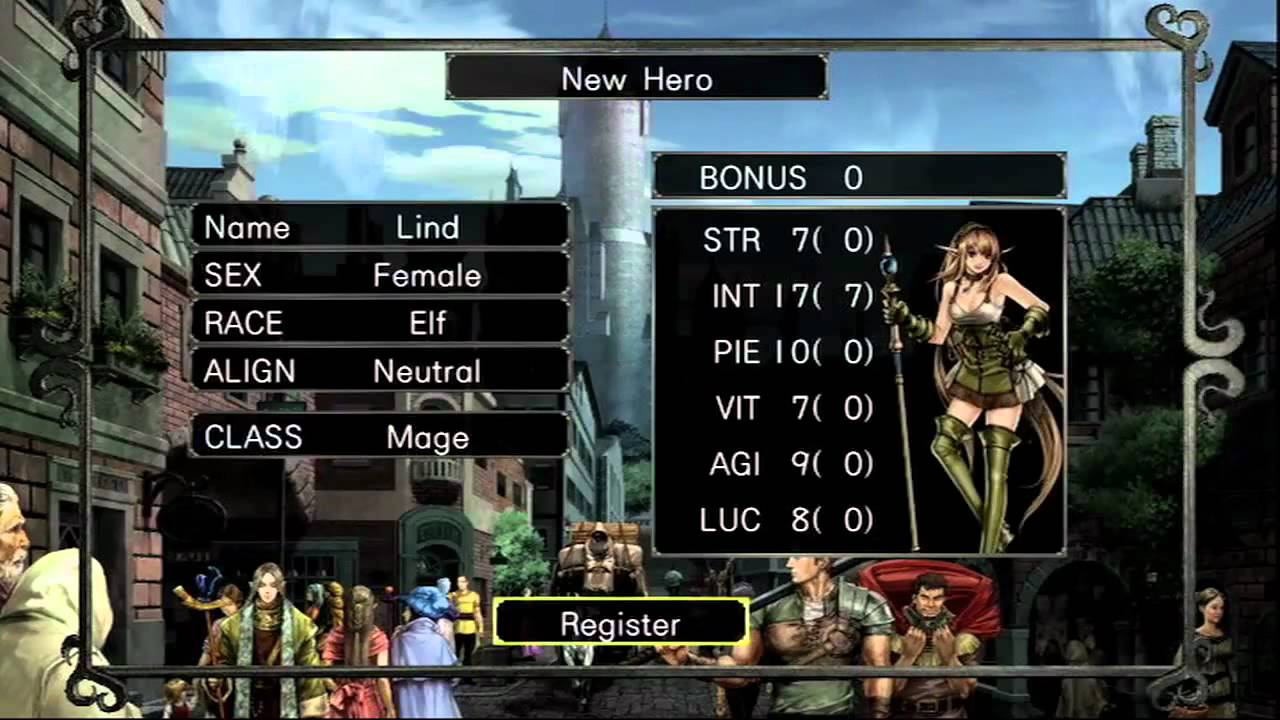Open the RACE selector field
Viewport: 1280px width, 720px height.
tap(380, 323)
